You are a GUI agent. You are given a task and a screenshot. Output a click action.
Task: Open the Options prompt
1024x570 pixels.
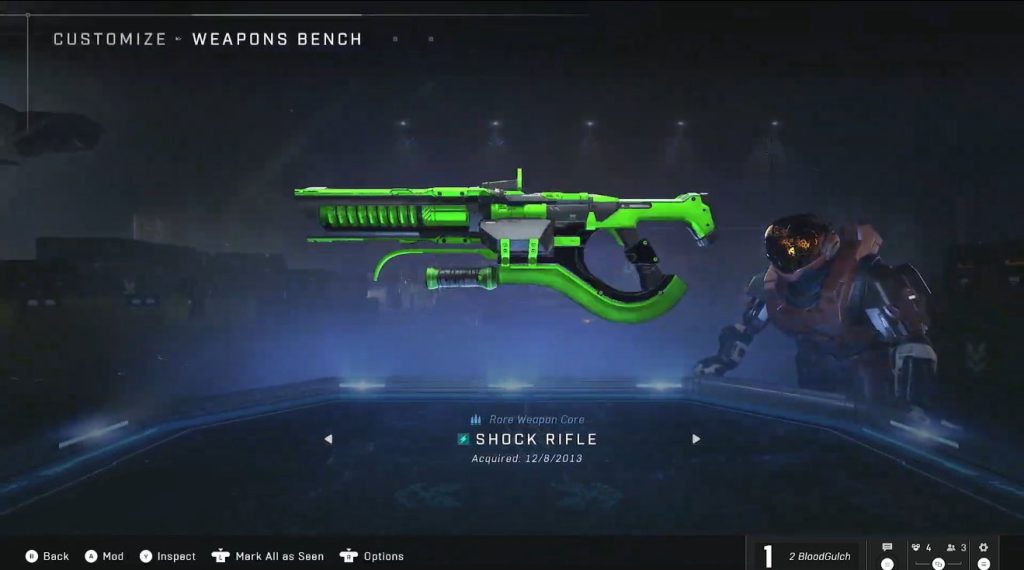point(372,556)
